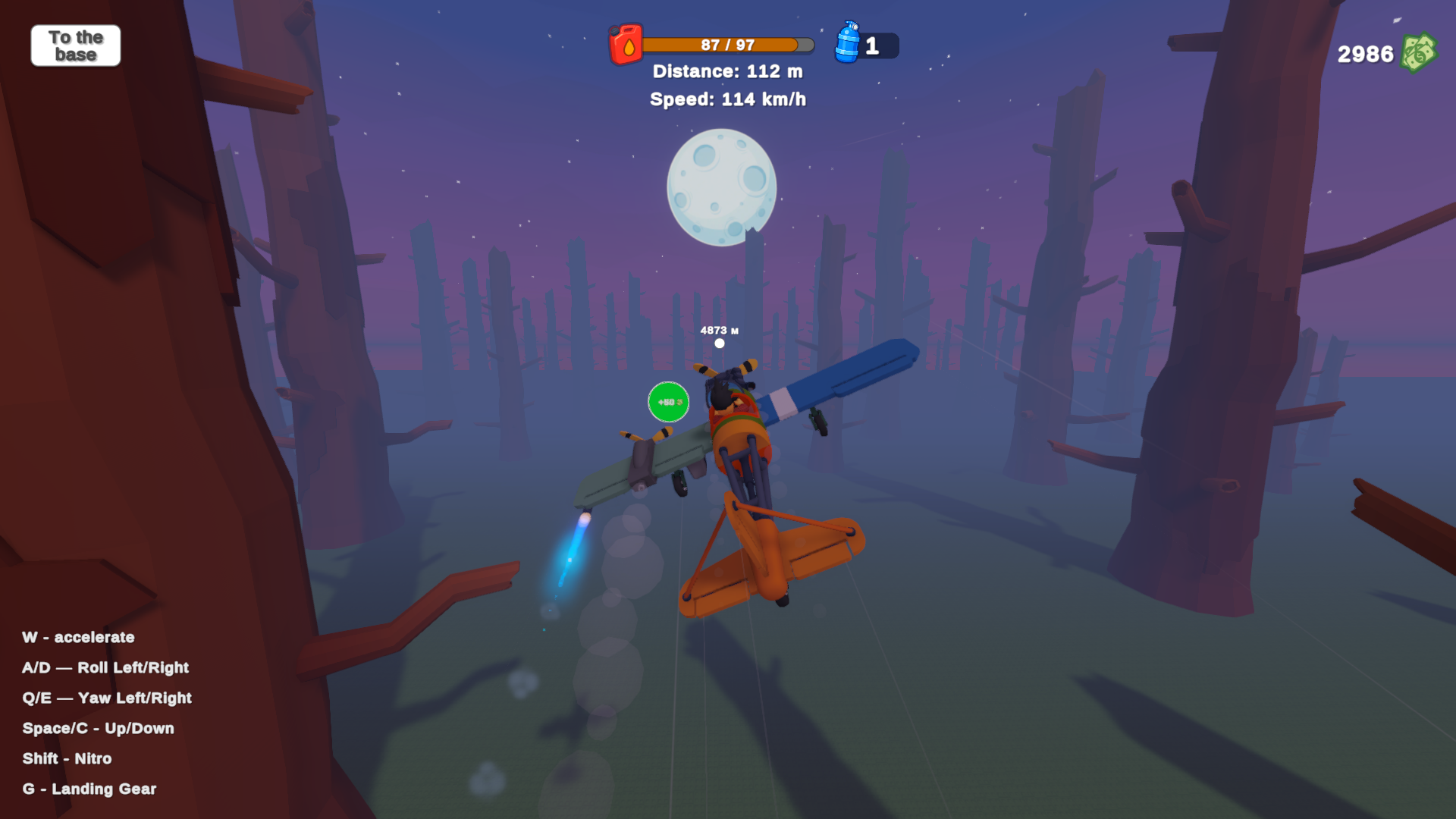The image size is (1456, 819).
Task: Click the orange fuel gauge bar
Action: [724, 44]
